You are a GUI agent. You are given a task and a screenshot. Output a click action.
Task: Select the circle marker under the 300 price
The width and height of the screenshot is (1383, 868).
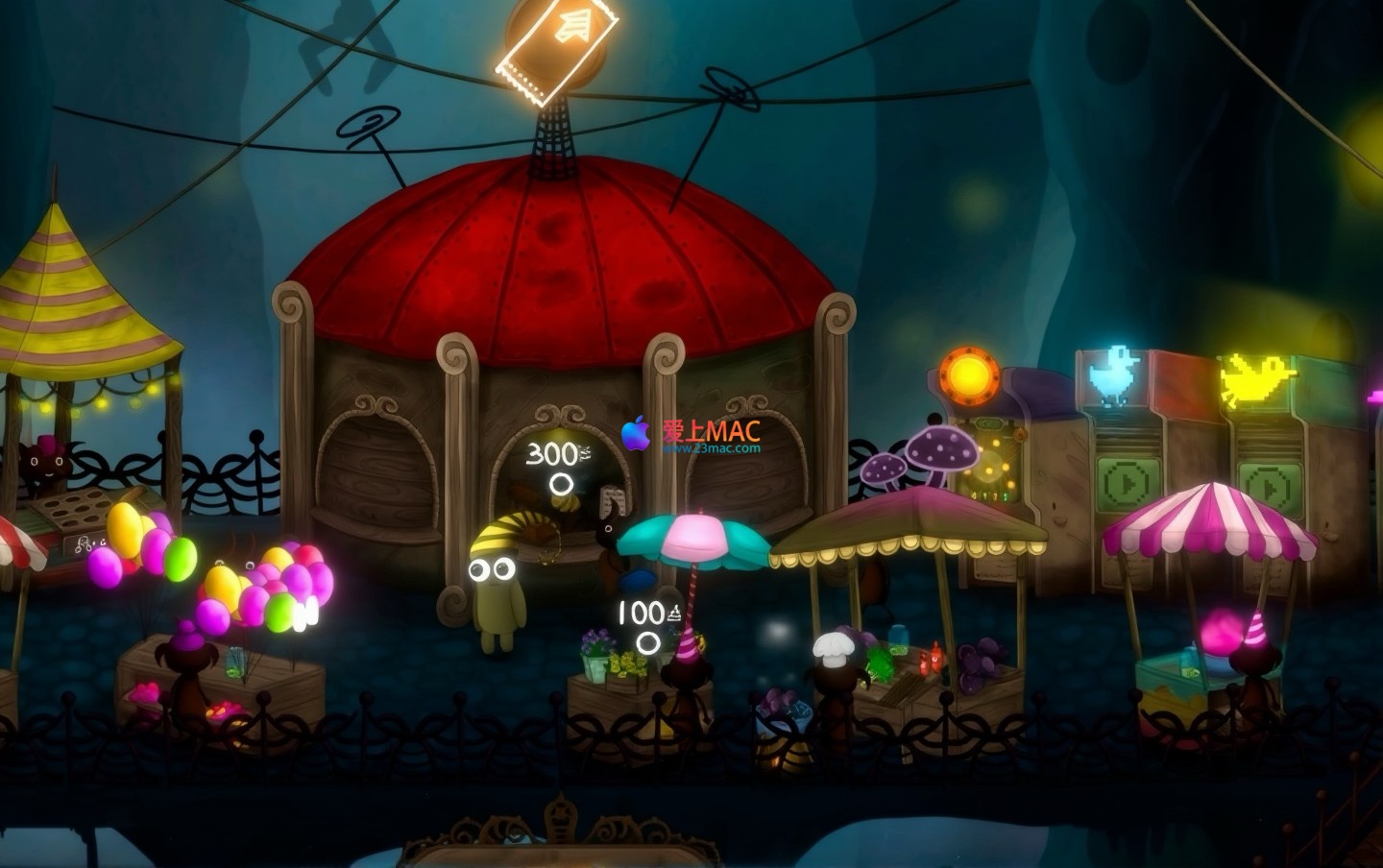(x=562, y=485)
